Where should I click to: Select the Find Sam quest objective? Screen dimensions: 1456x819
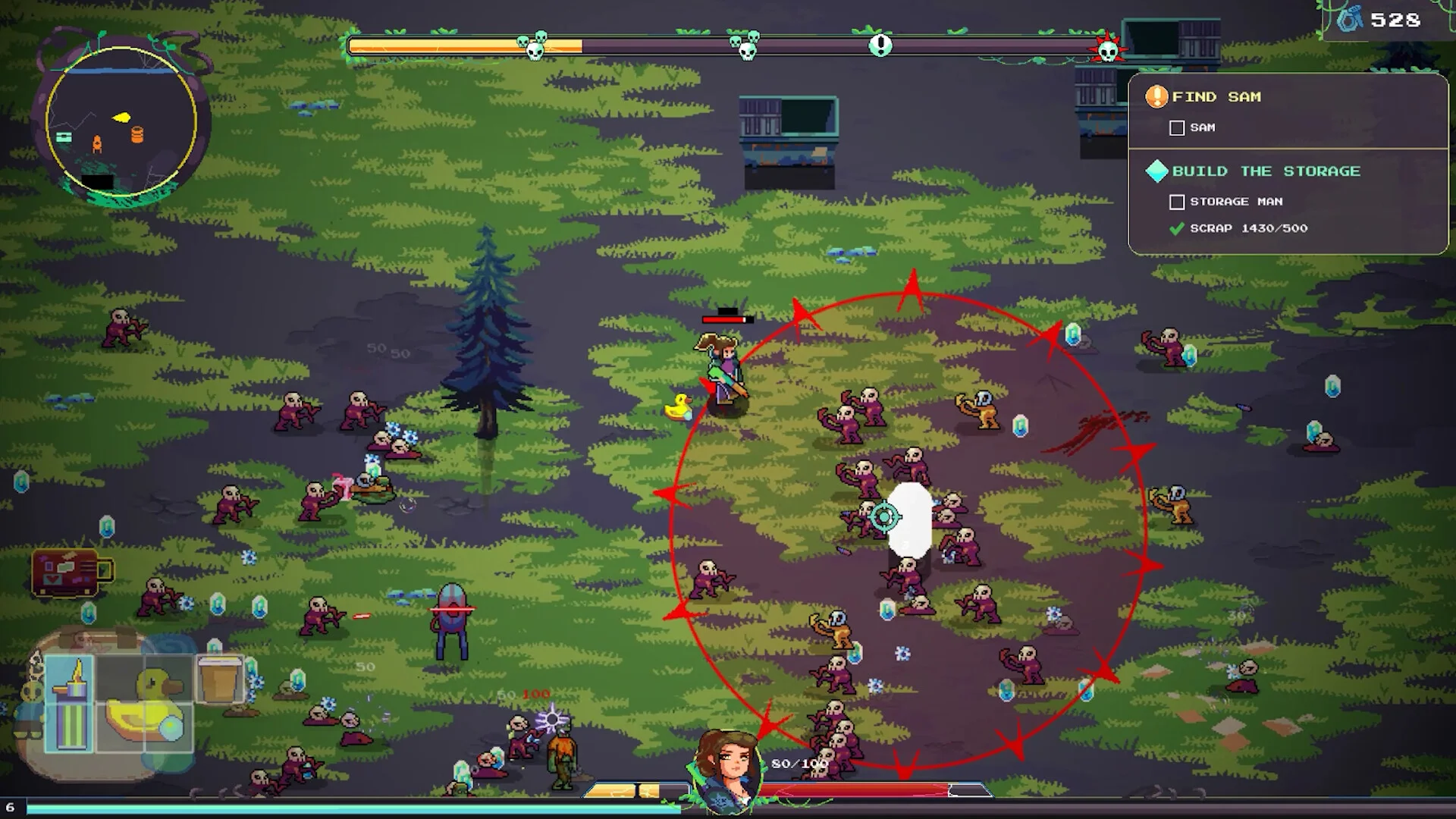[1216, 97]
